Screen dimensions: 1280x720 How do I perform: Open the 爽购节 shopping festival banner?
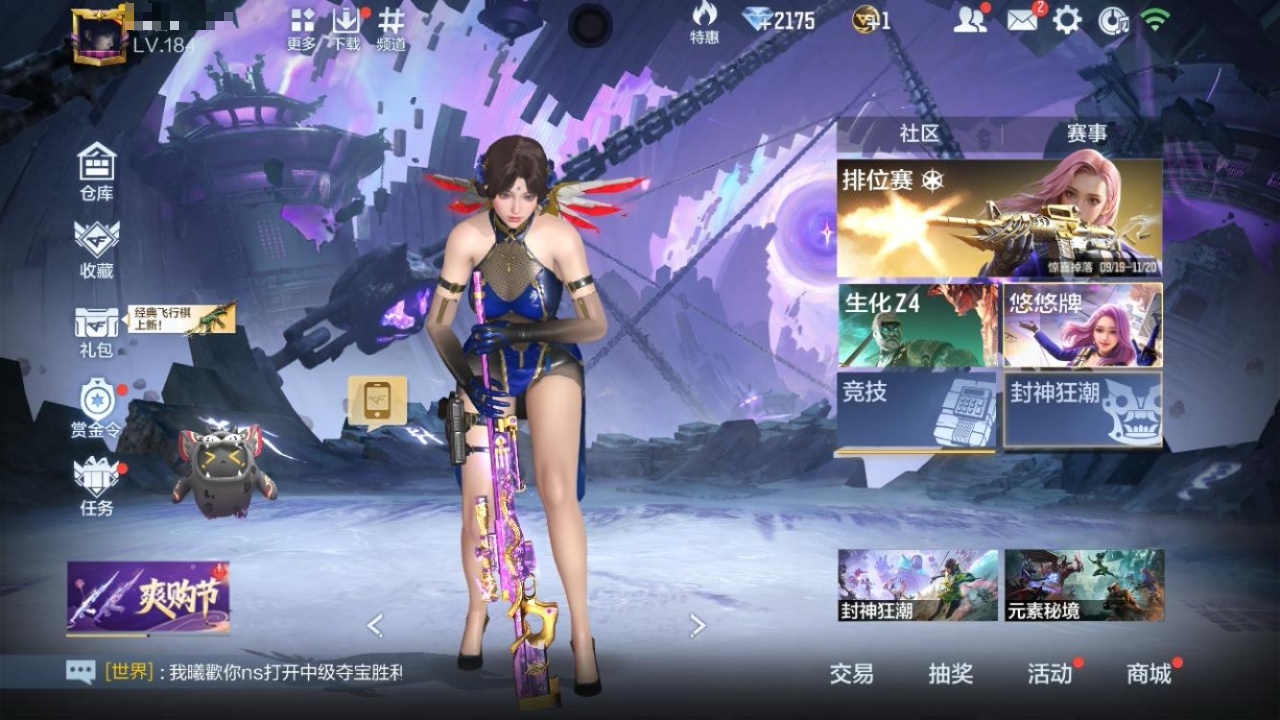(148, 598)
